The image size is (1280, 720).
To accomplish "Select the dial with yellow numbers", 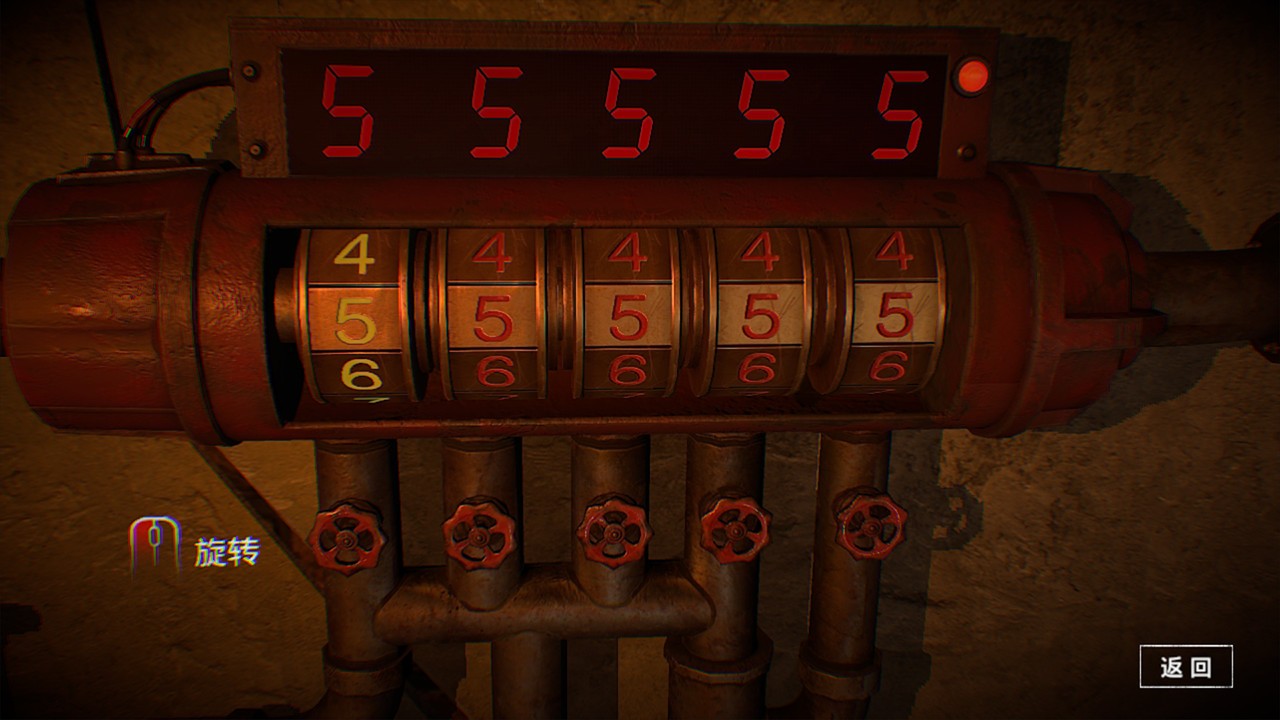I will 356,318.
